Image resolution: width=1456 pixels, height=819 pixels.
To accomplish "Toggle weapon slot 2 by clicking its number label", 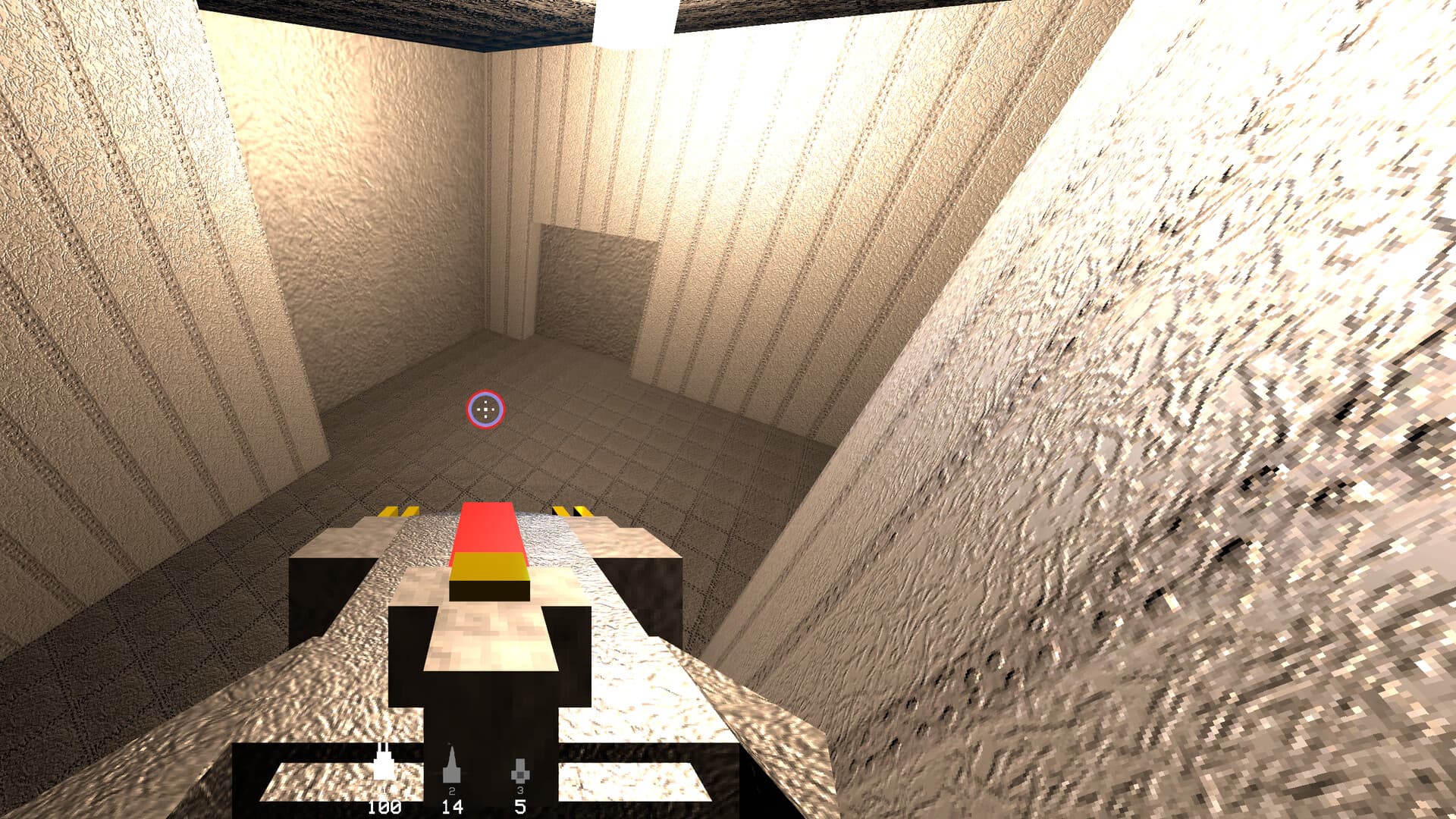I will tap(452, 791).
